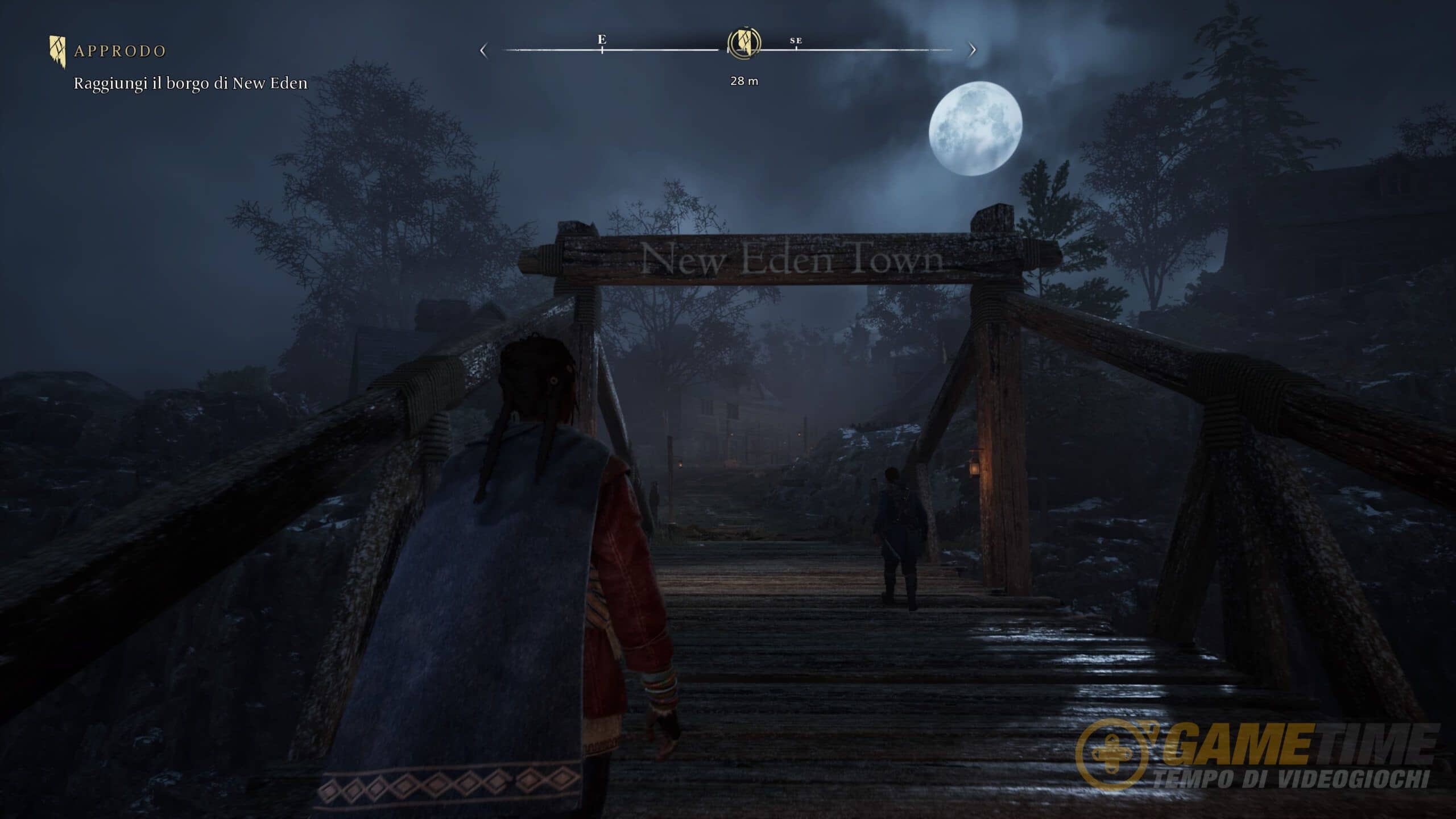Open the Approdo quest tracker
1456x819 pixels.
pyautogui.click(x=119, y=51)
